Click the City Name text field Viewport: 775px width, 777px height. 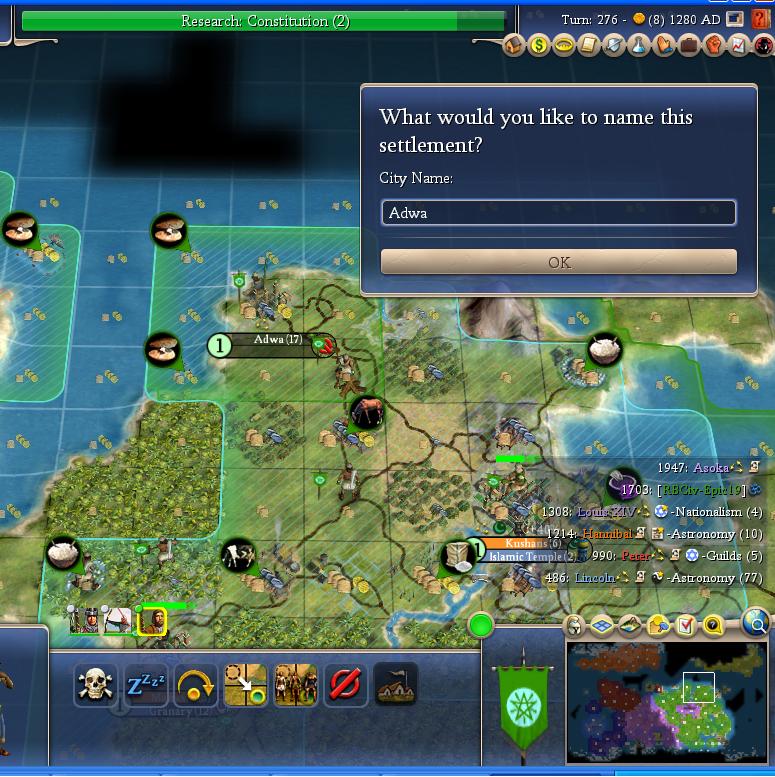tap(559, 213)
